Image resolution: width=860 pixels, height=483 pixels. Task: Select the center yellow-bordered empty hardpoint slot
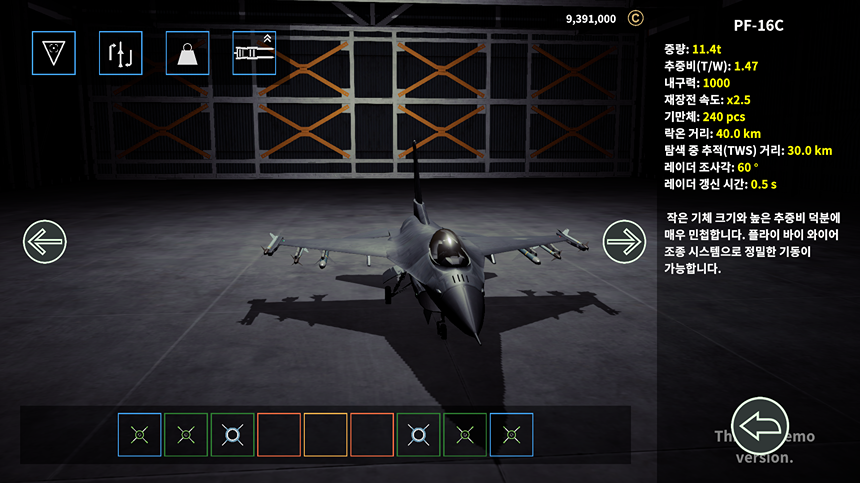325,435
